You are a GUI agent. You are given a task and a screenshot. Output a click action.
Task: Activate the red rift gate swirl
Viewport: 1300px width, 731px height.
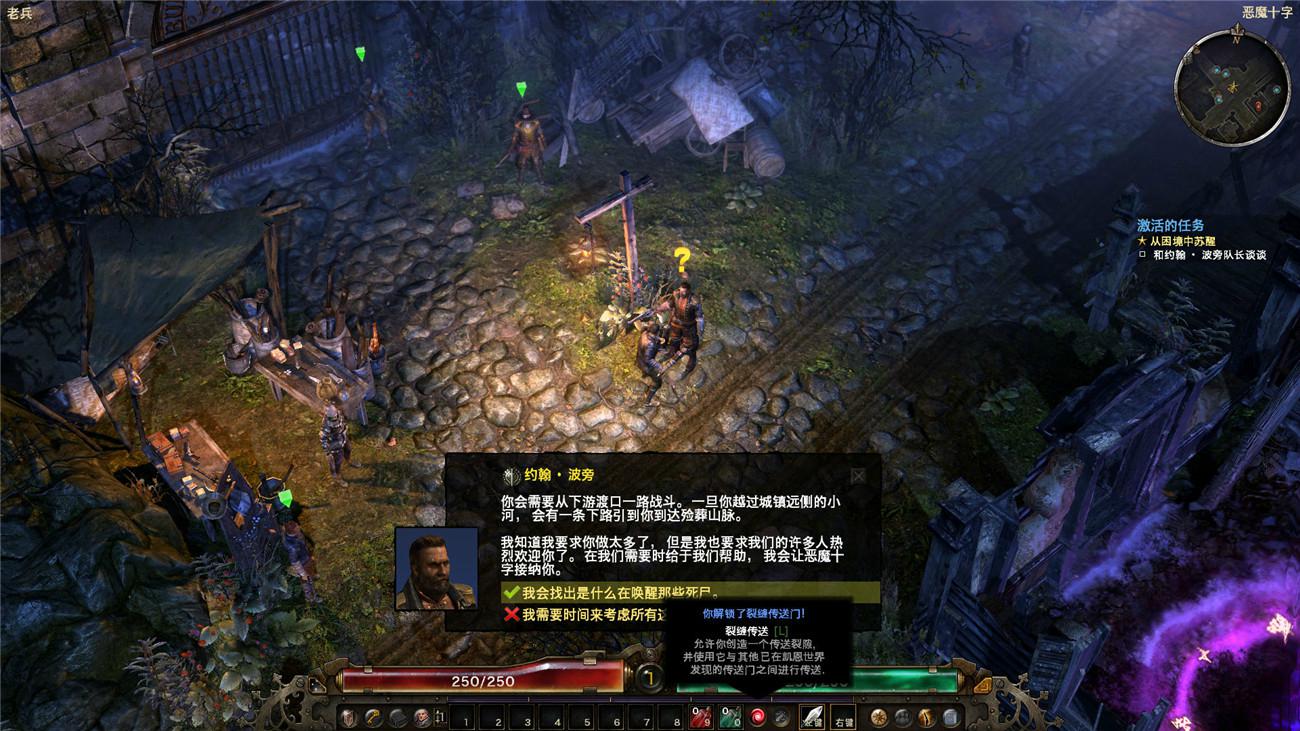click(758, 717)
